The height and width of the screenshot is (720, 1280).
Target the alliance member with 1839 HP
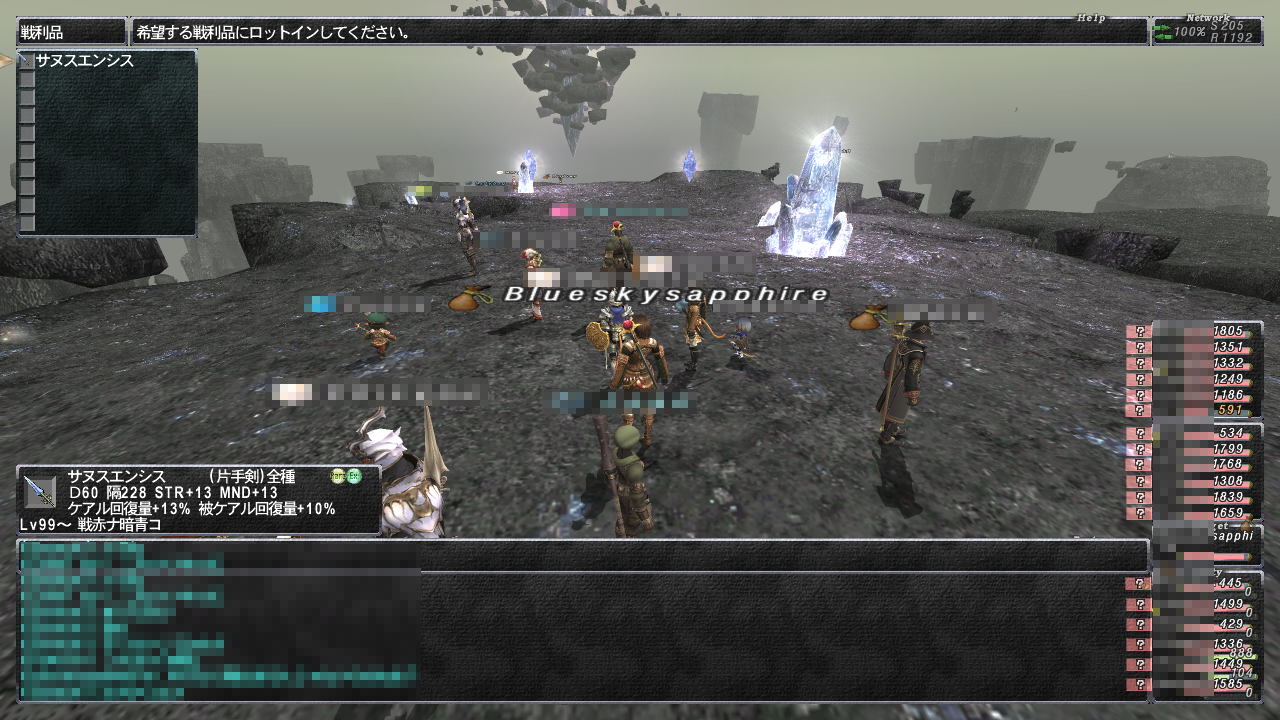[1194, 497]
